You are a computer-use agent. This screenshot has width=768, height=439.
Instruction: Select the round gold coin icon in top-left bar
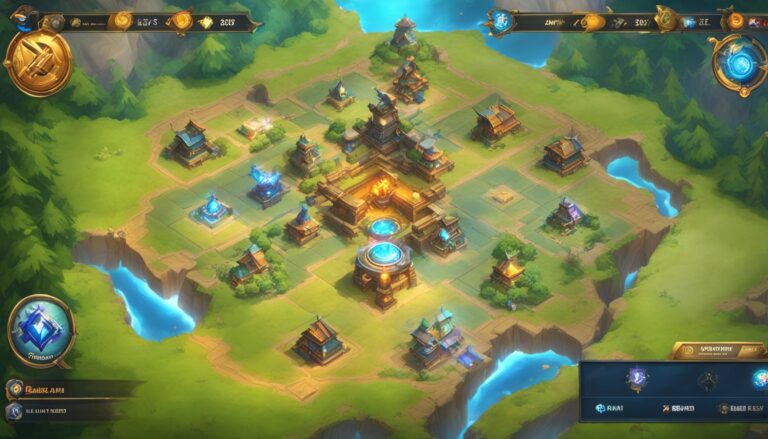point(123,19)
